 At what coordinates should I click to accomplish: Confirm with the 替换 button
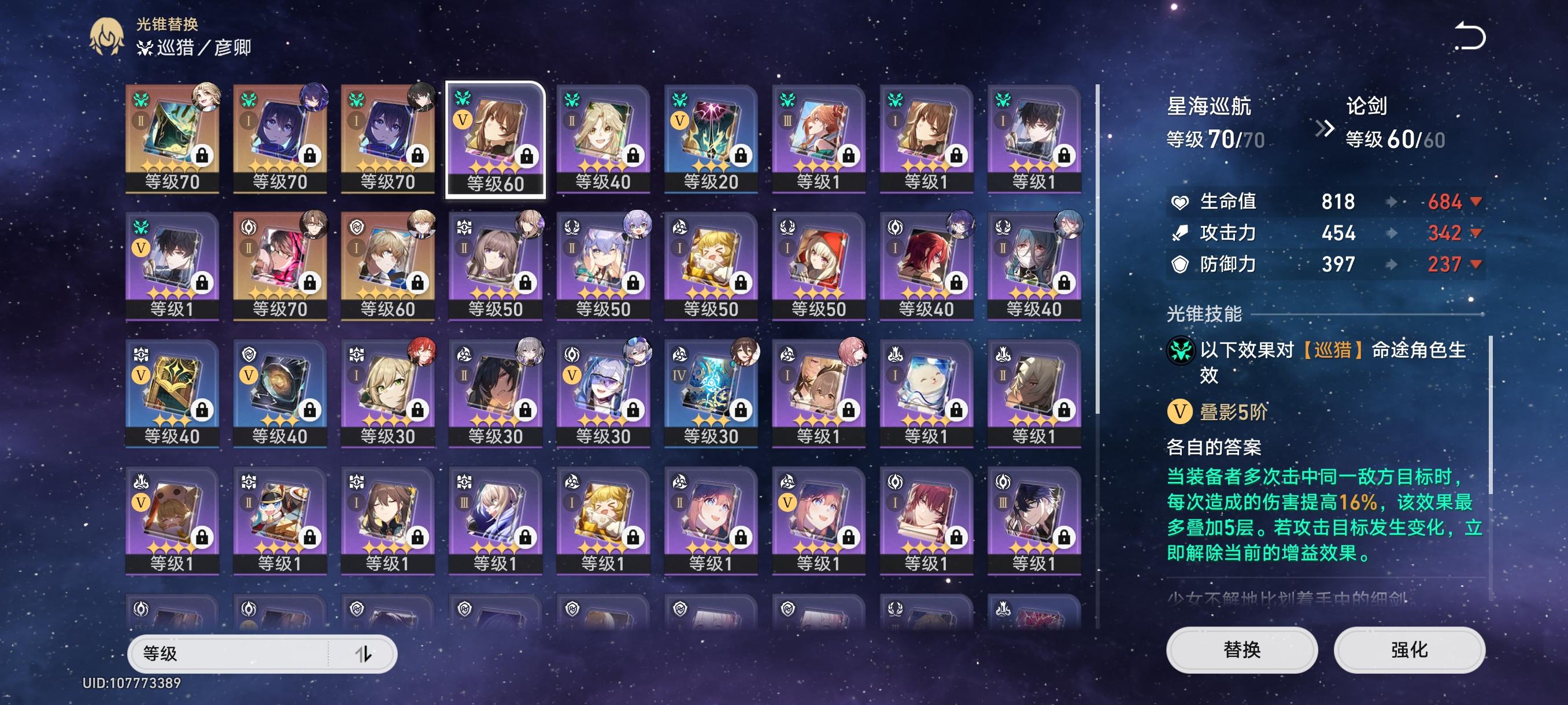coord(1241,650)
